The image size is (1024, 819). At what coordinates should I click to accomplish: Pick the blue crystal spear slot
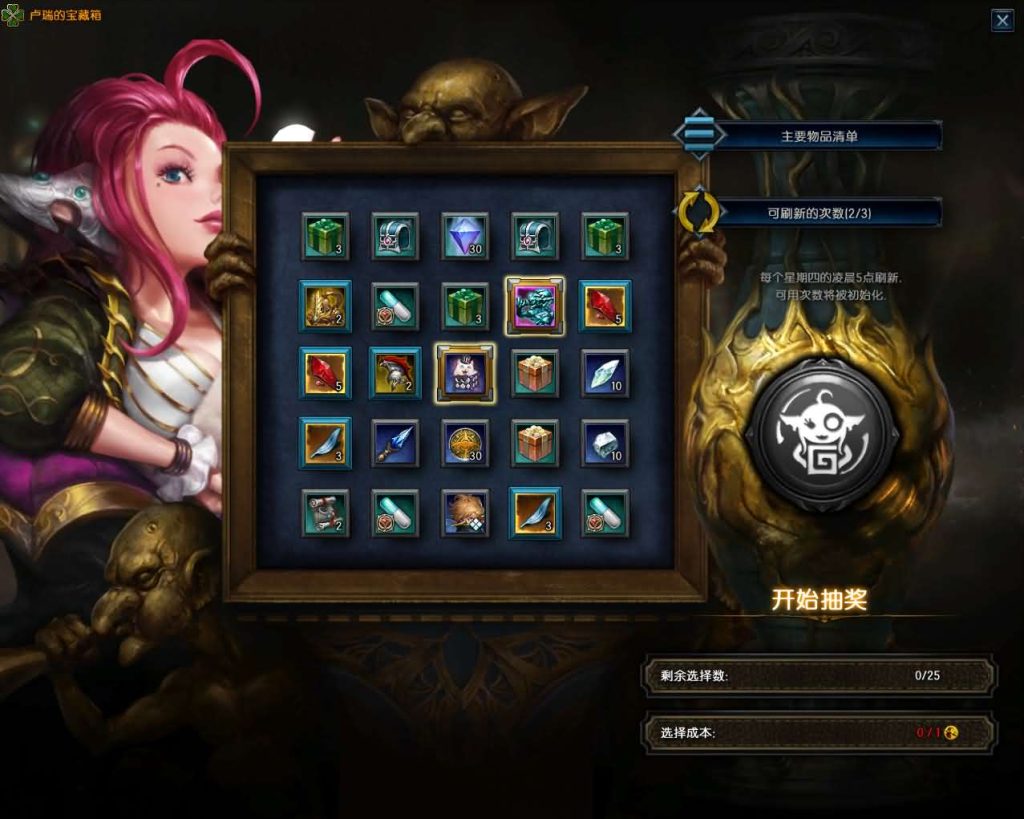395,443
